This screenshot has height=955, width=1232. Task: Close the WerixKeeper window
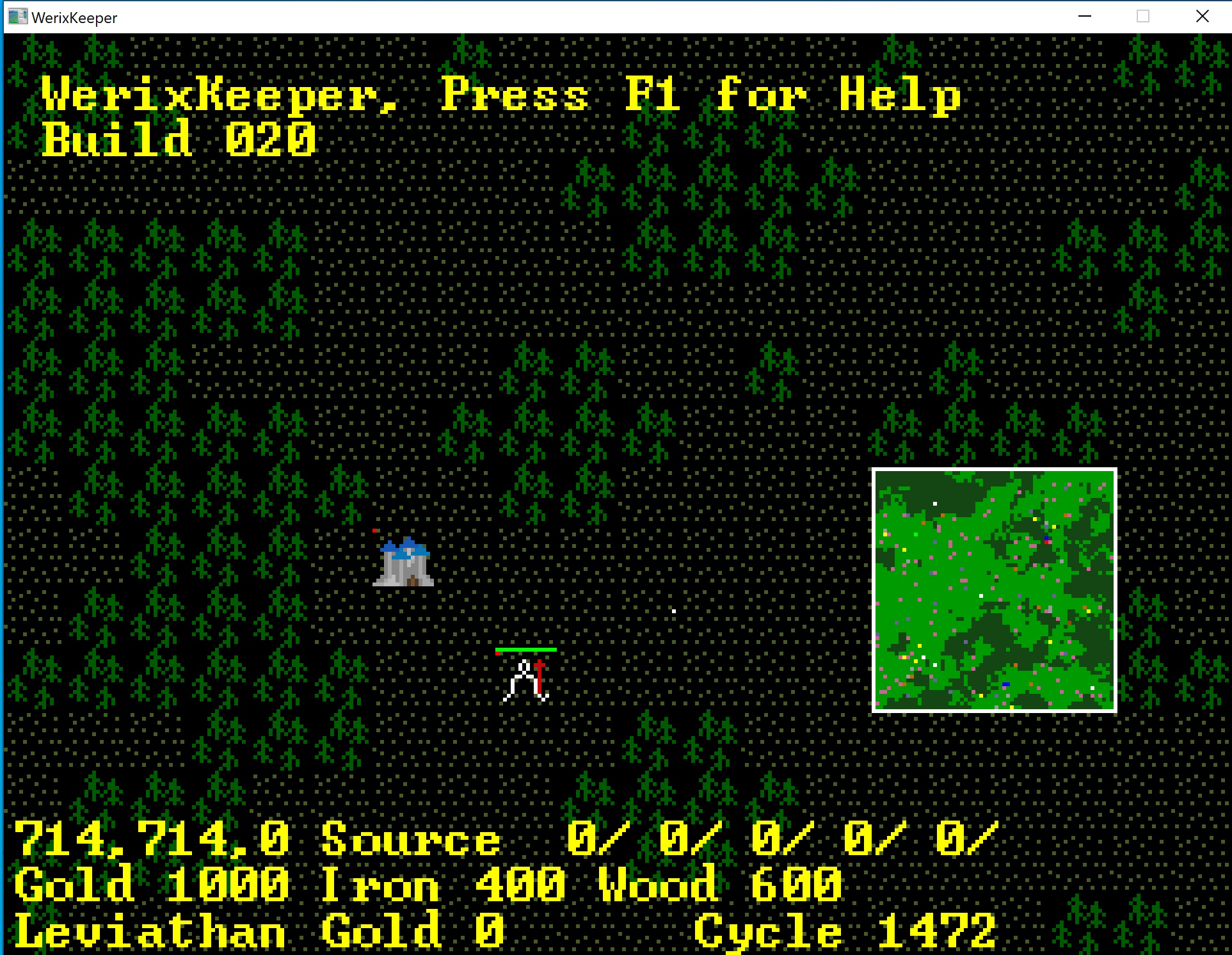click(x=1202, y=17)
